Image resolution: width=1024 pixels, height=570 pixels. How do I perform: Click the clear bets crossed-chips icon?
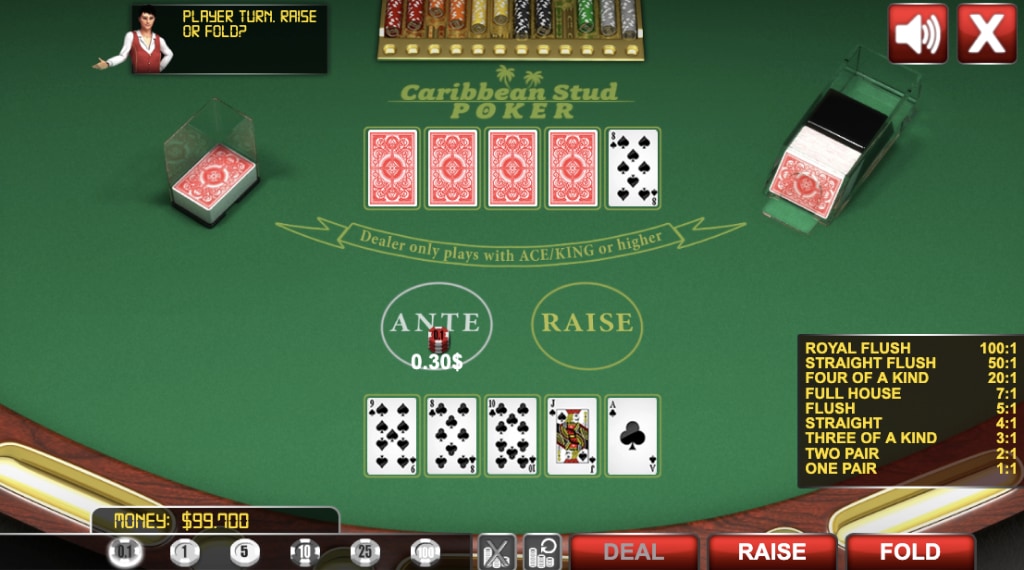pos(497,551)
